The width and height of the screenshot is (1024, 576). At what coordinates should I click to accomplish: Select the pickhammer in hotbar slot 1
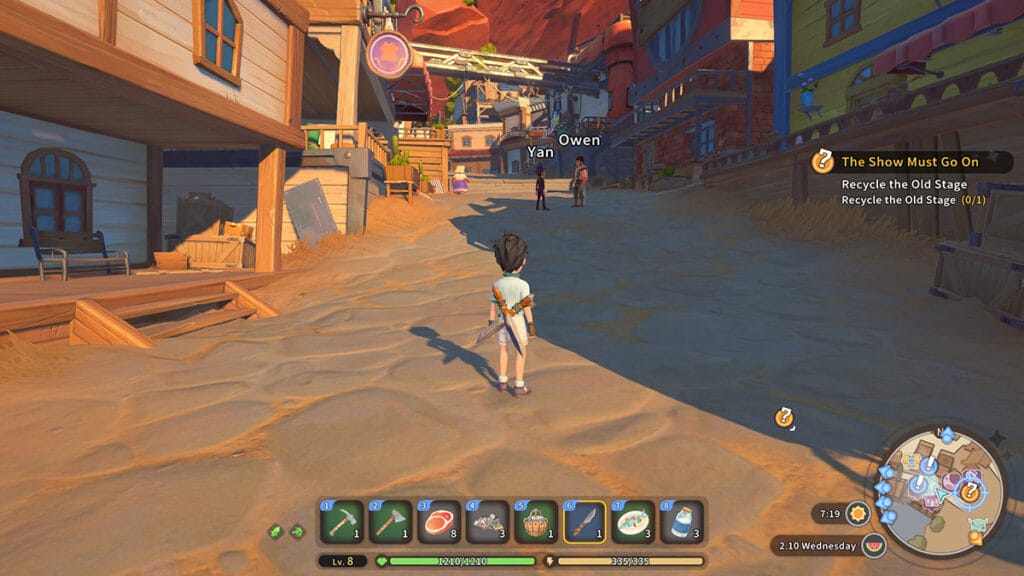pyautogui.click(x=342, y=522)
